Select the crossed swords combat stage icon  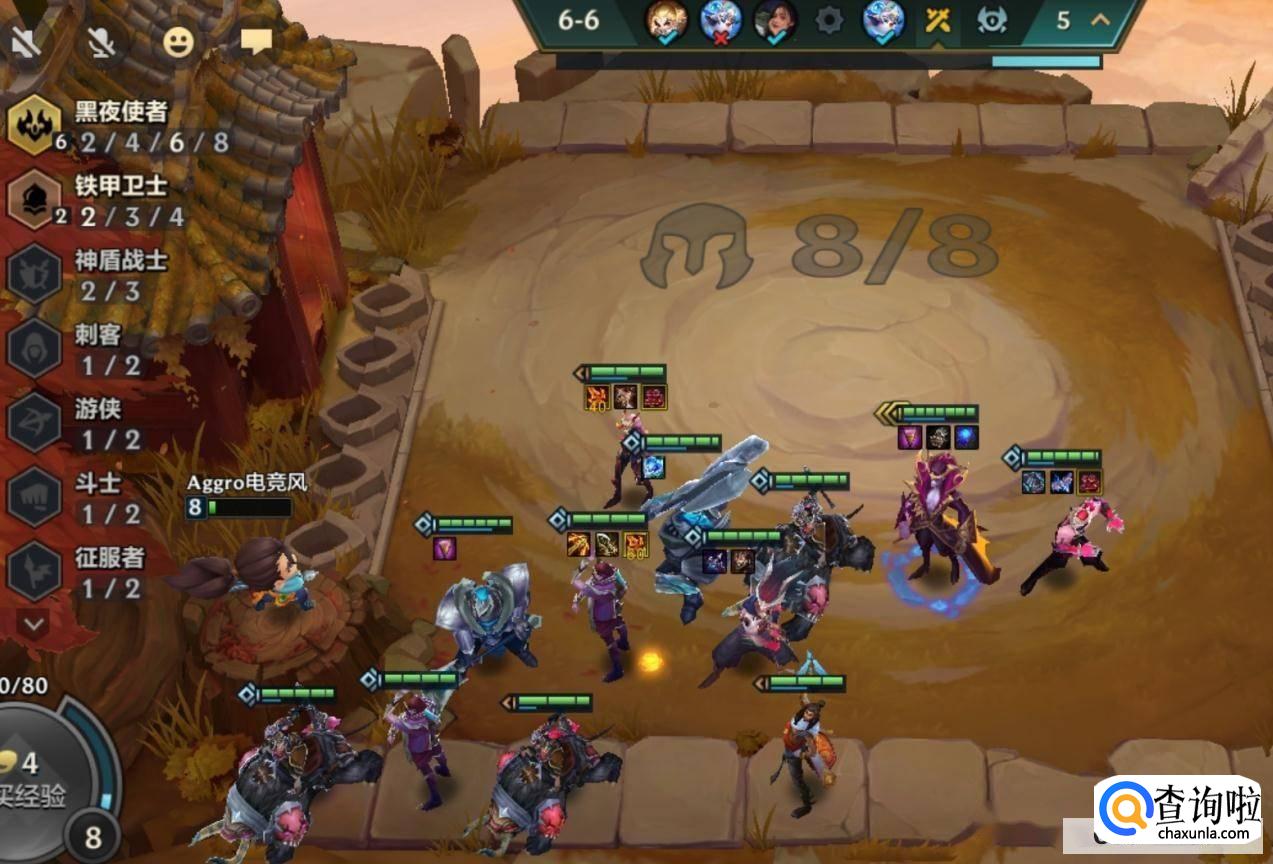pyautogui.click(x=937, y=20)
